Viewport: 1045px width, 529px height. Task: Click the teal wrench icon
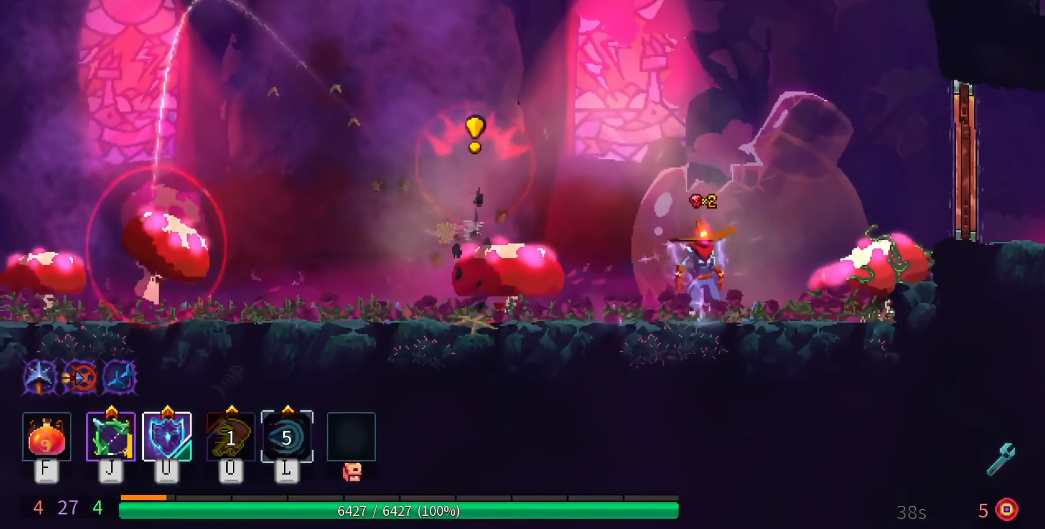coord(1000,459)
